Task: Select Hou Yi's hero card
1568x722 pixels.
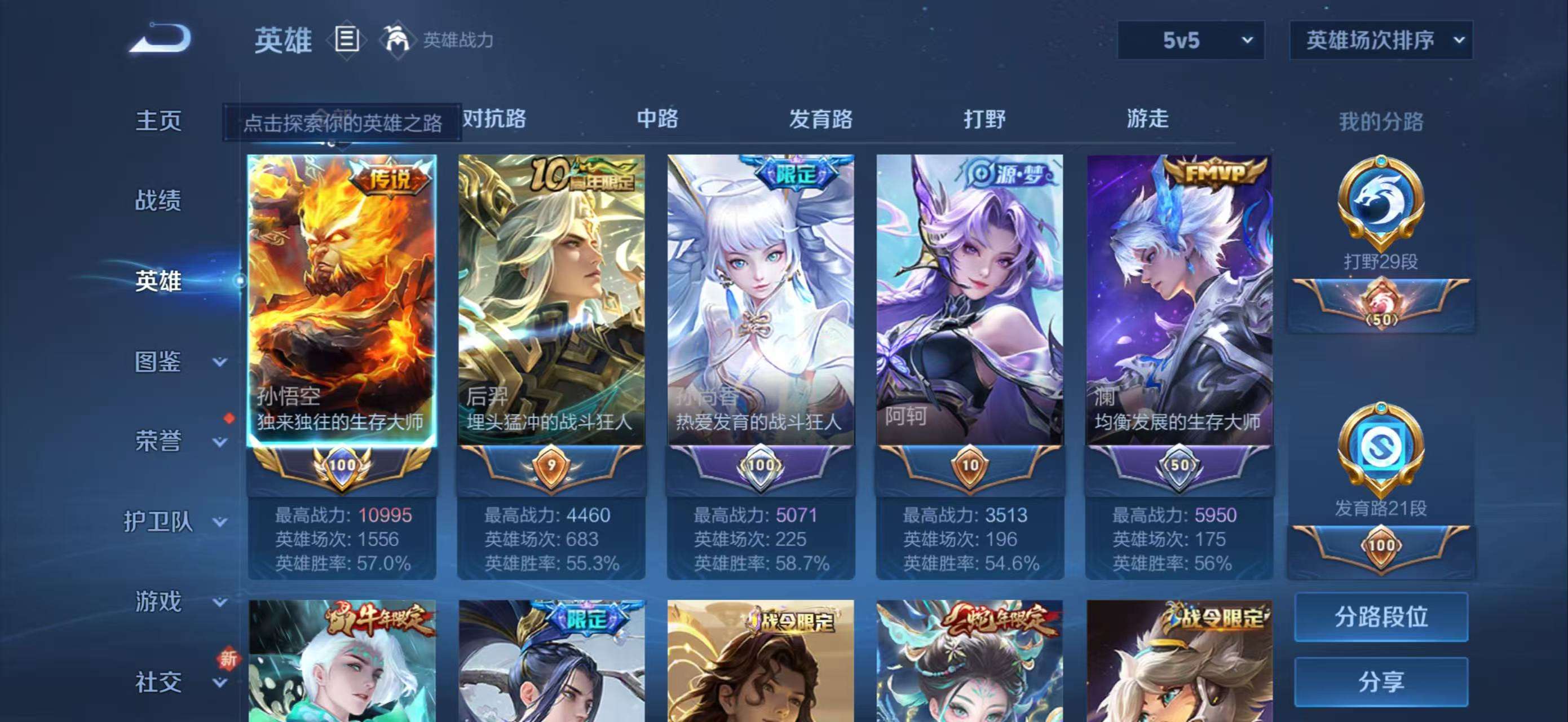Action: click(x=551, y=298)
